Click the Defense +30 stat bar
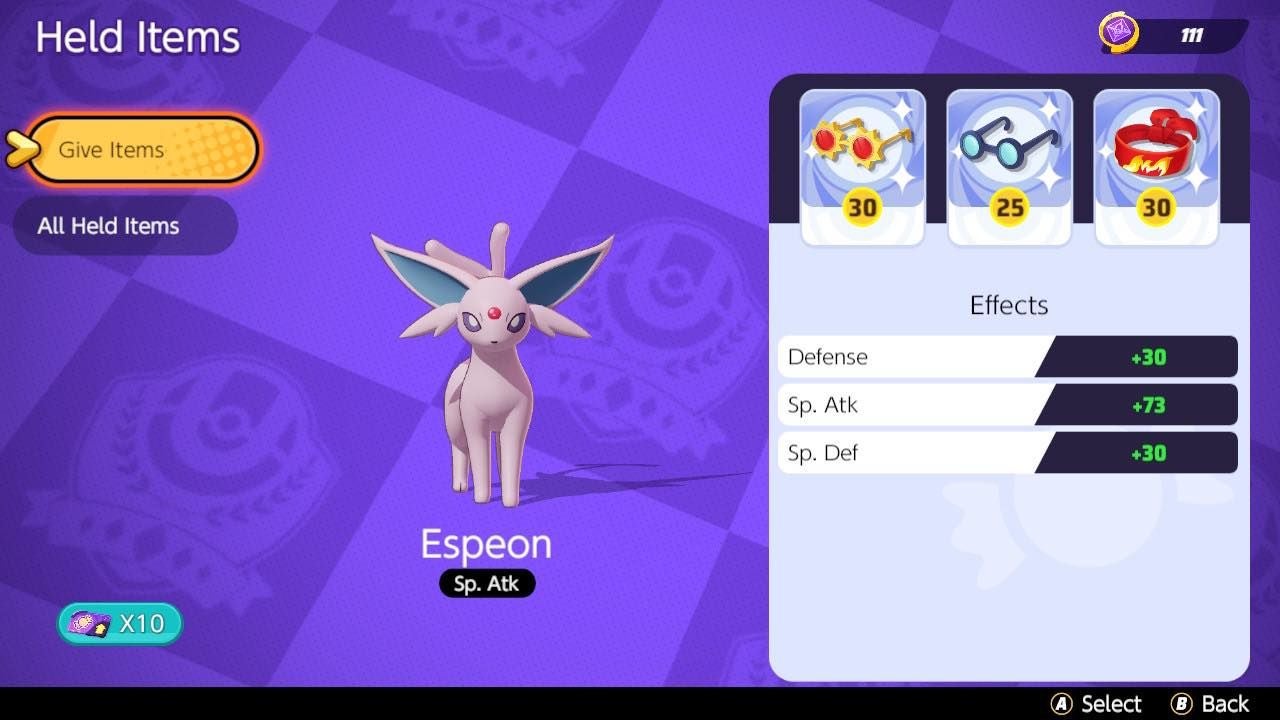 pos(1008,356)
